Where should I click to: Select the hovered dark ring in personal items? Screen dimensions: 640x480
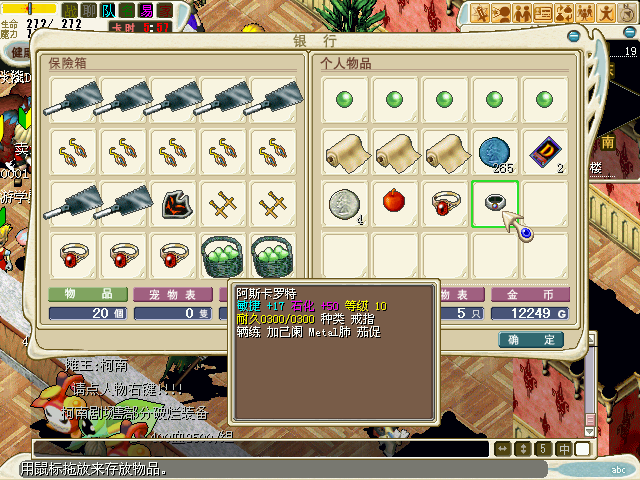coord(495,203)
